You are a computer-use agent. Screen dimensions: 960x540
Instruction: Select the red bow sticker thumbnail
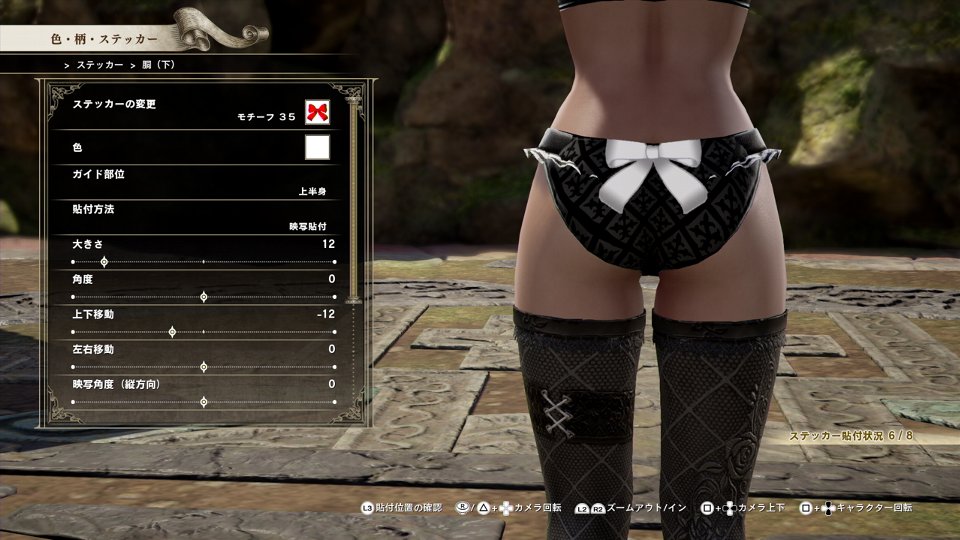coord(318,111)
